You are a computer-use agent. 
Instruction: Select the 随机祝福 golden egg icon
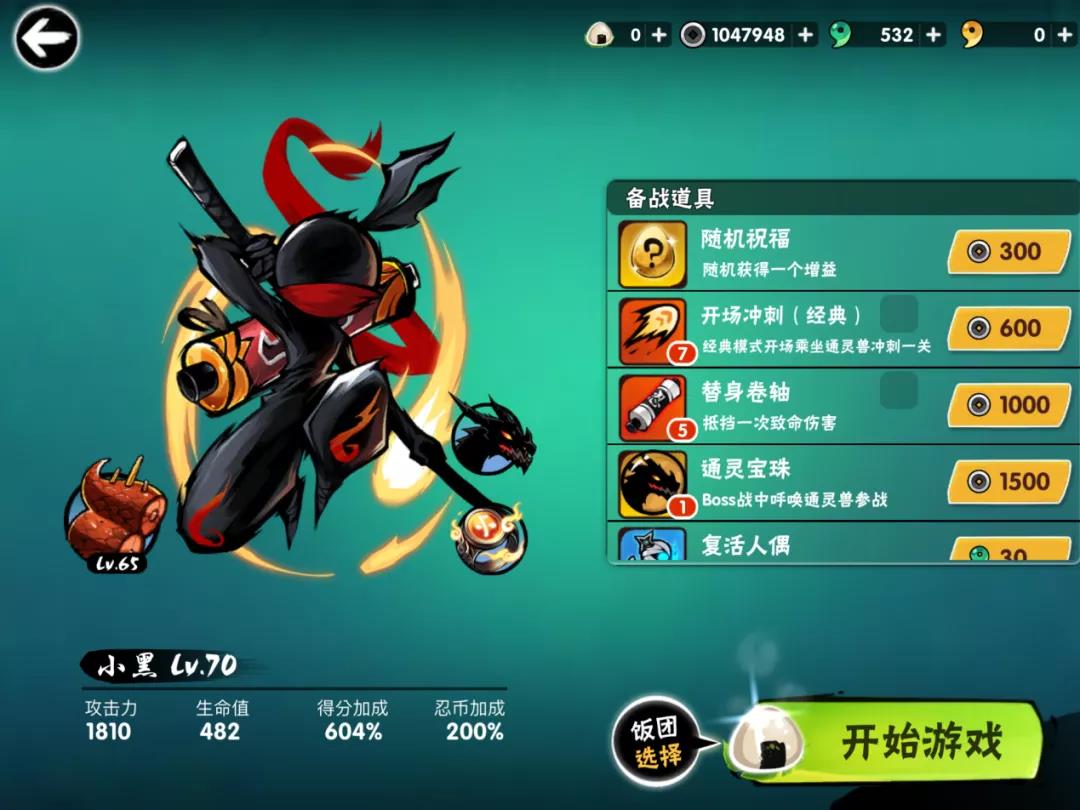click(652, 254)
